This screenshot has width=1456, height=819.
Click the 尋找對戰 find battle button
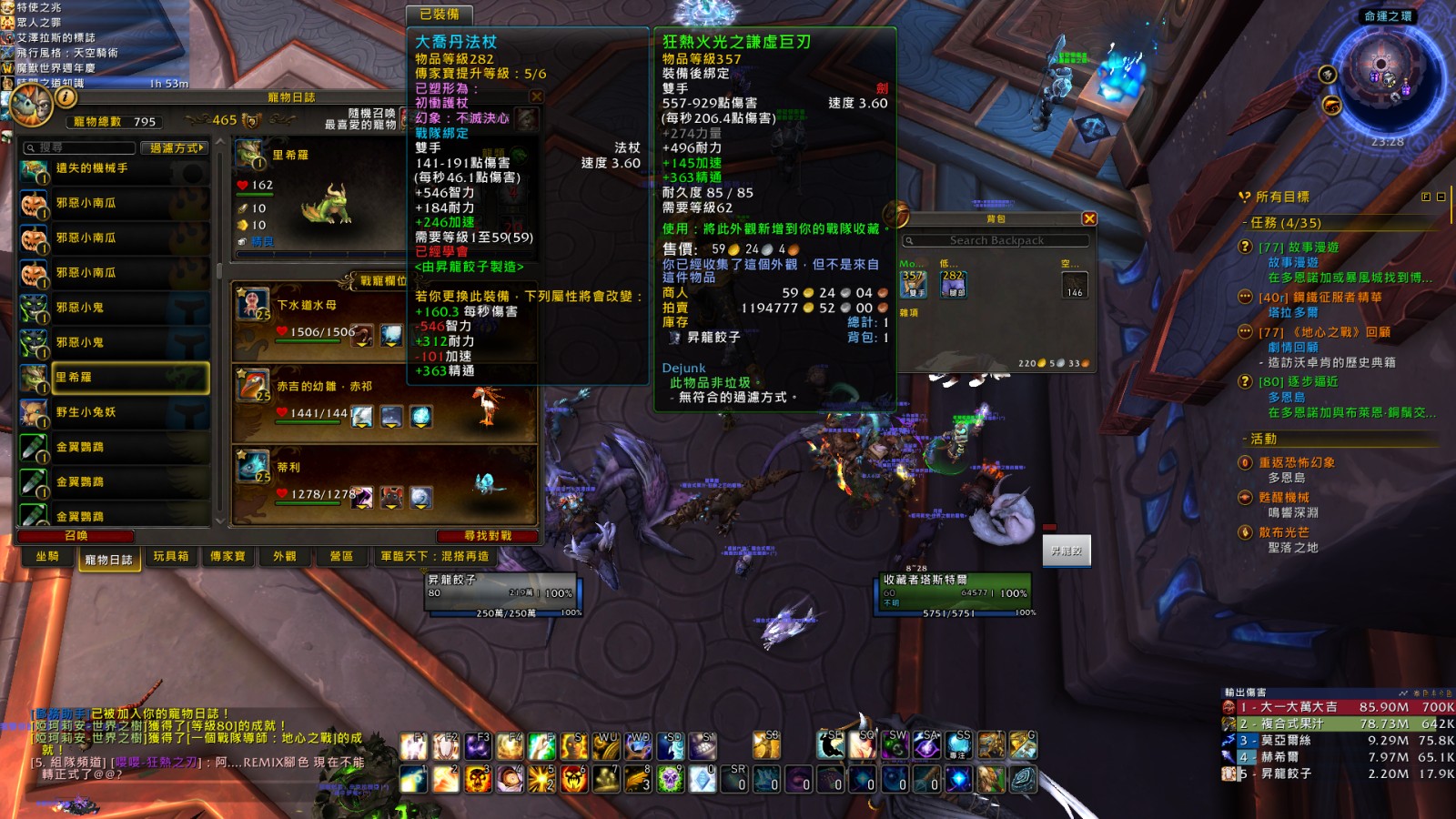tap(488, 536)
